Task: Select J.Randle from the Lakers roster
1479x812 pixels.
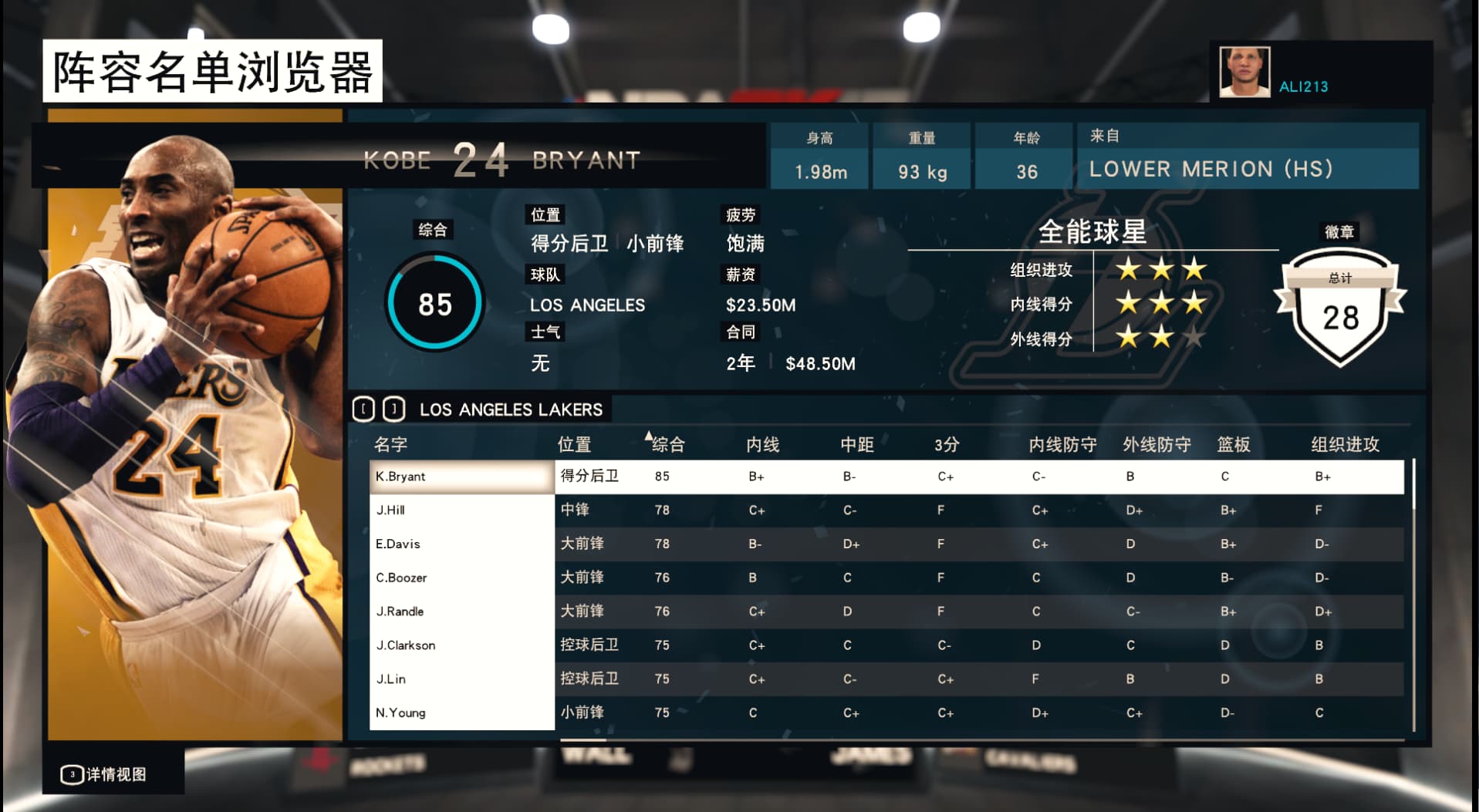Action: tap(461, 612)
